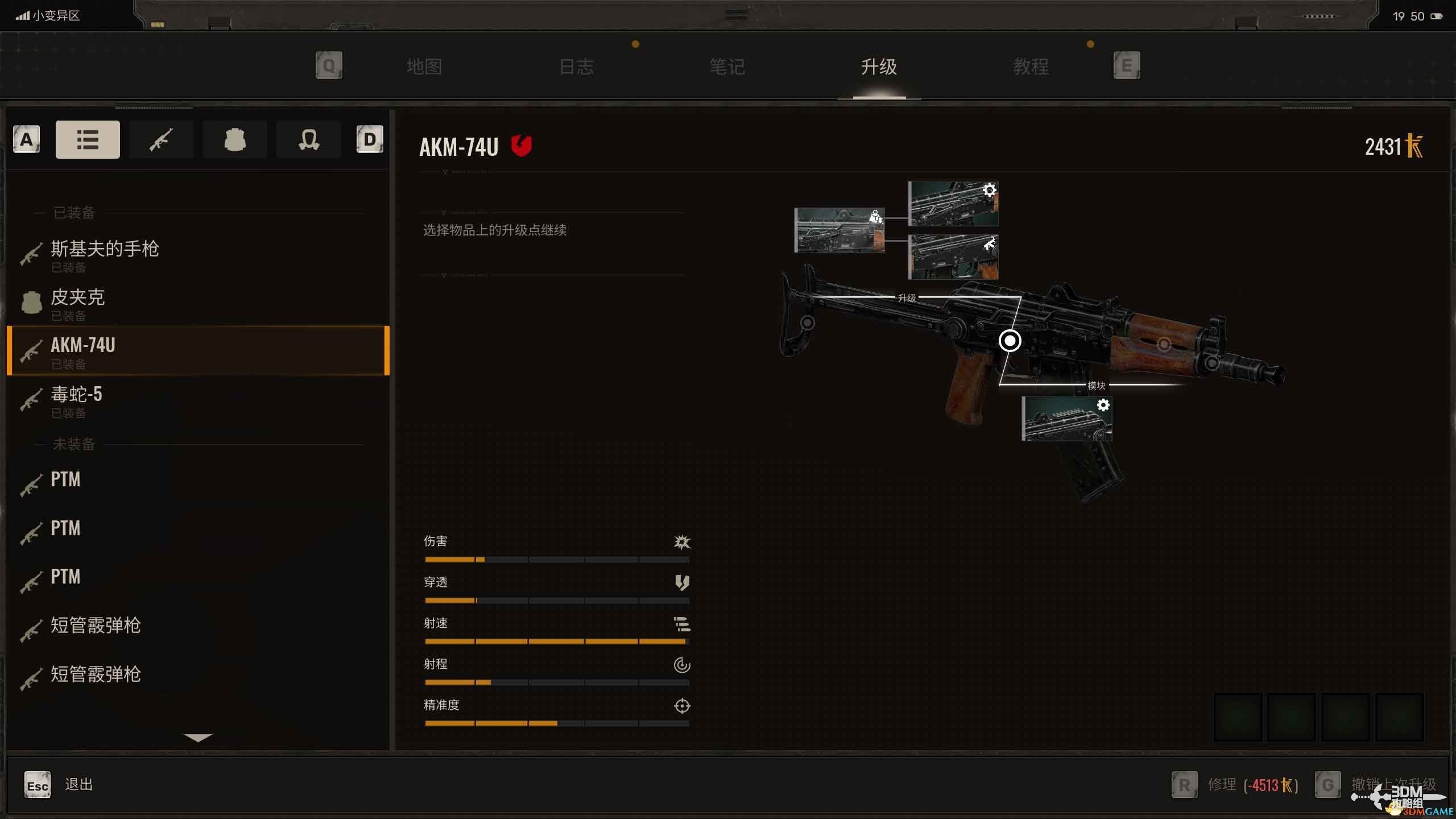This screenshot has height=819, width=1456.
Task: Filter the list by helmets
Action: click(308, 139)
